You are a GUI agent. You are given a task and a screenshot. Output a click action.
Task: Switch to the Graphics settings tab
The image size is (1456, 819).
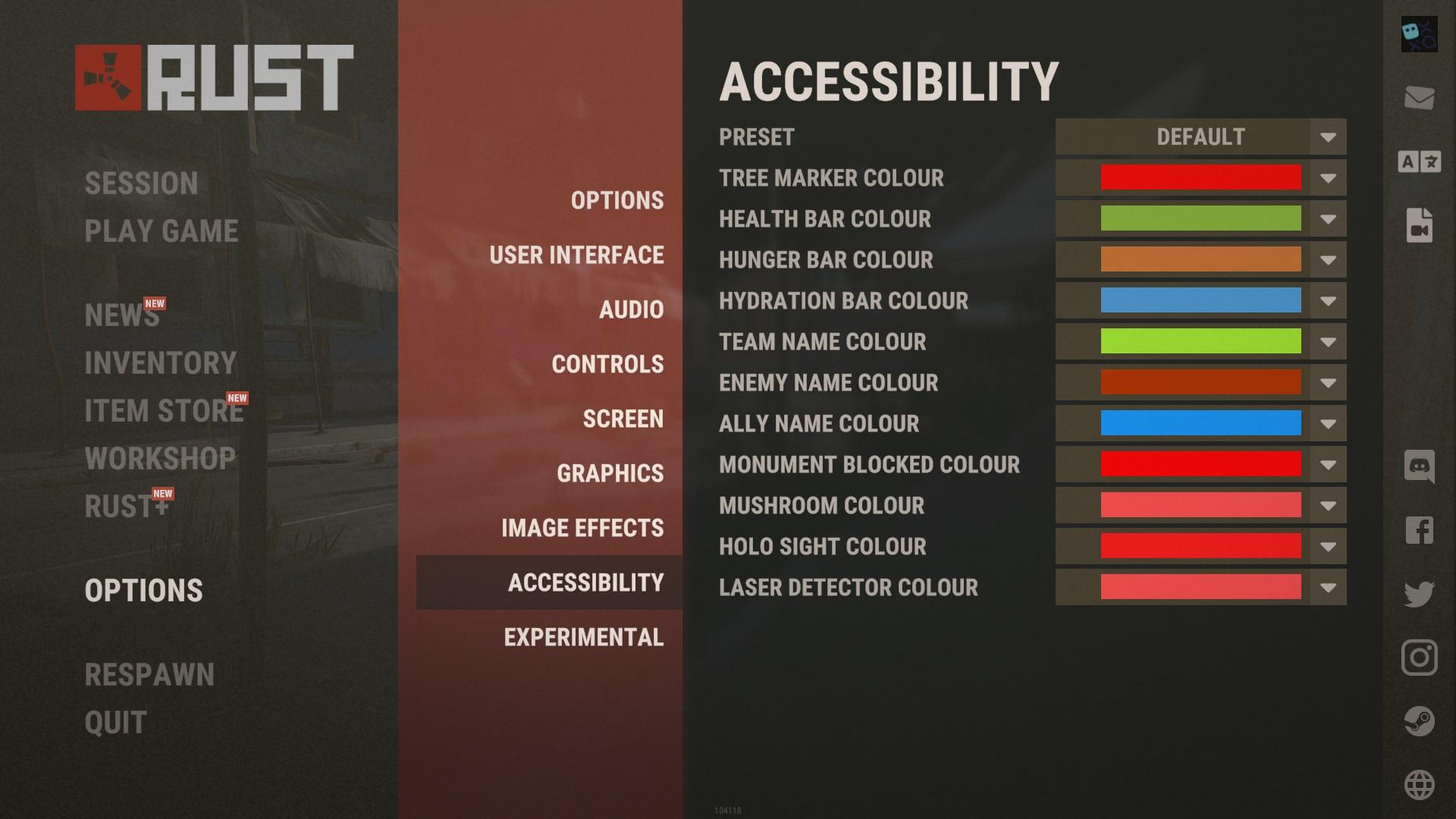(x=610, y=473)
